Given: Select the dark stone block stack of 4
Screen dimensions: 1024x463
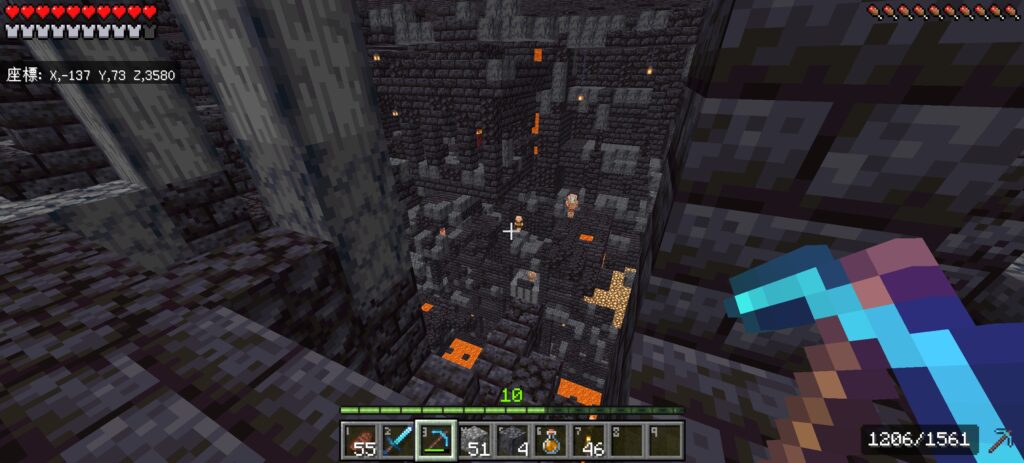Looking at the screenshot, I should click(512, 440).
